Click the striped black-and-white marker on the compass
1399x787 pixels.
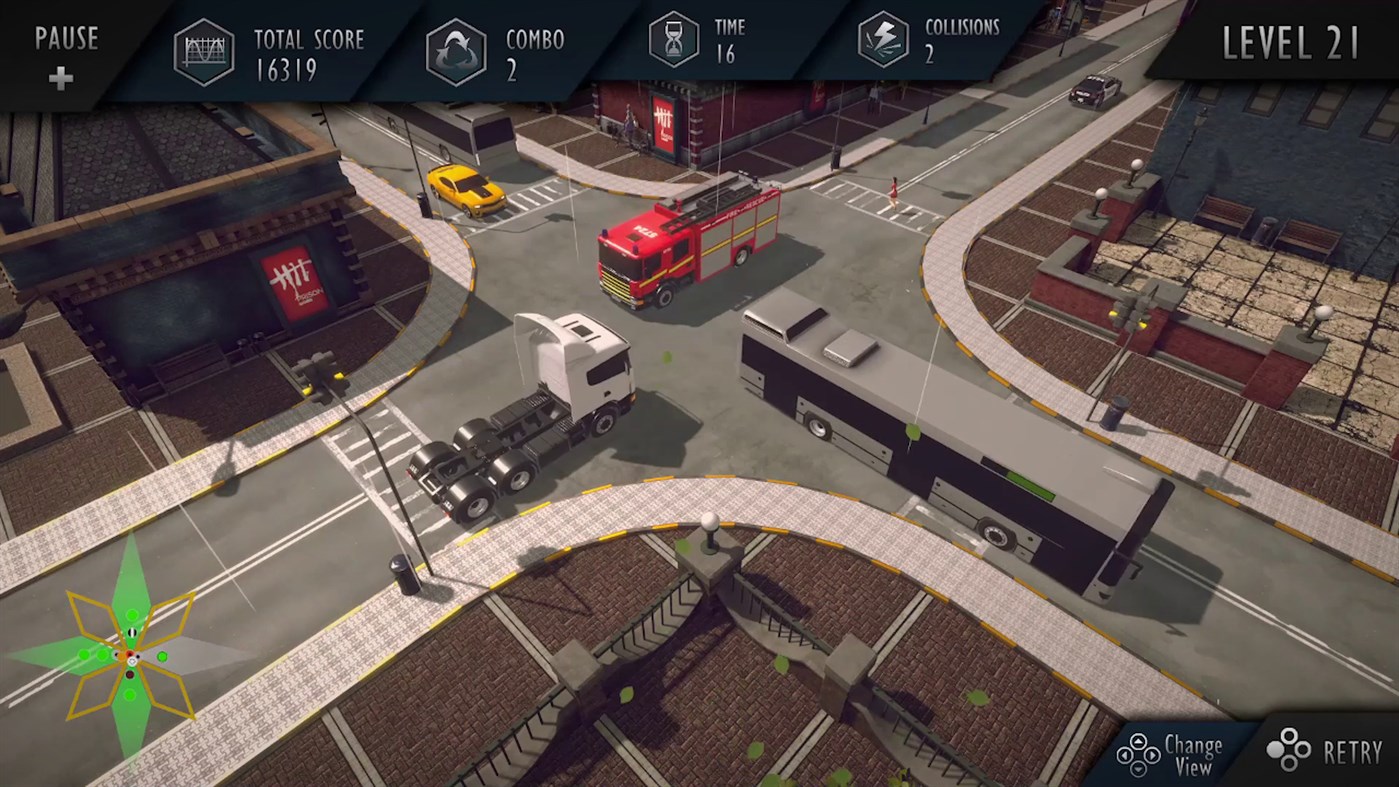(132, 633)
